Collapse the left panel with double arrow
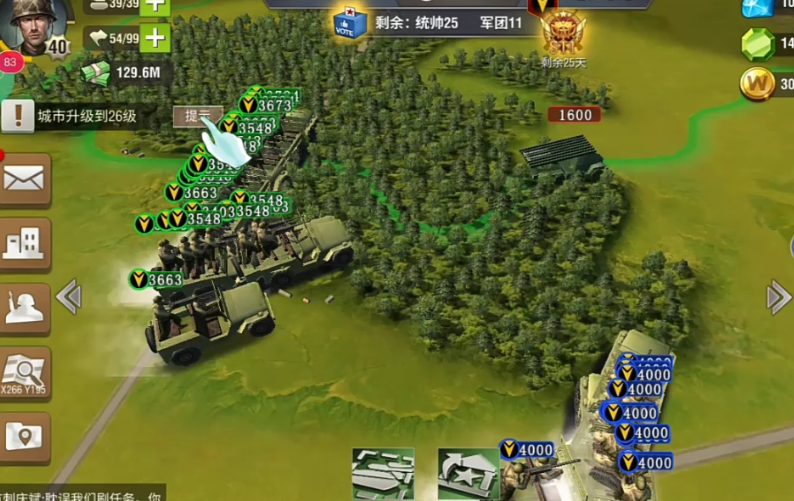 68,297
